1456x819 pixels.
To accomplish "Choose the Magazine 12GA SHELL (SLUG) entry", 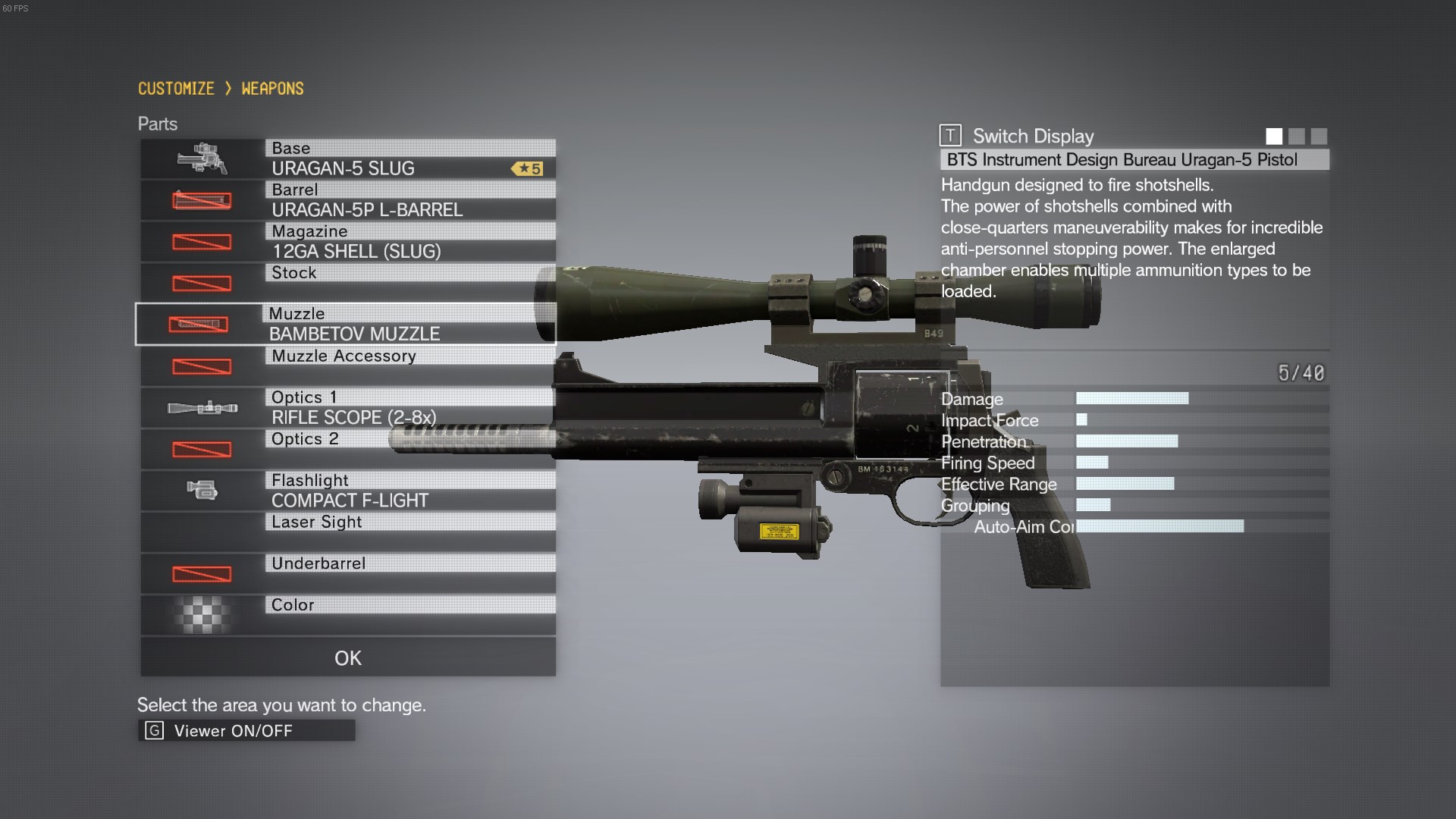I will [x=347, y=242].
